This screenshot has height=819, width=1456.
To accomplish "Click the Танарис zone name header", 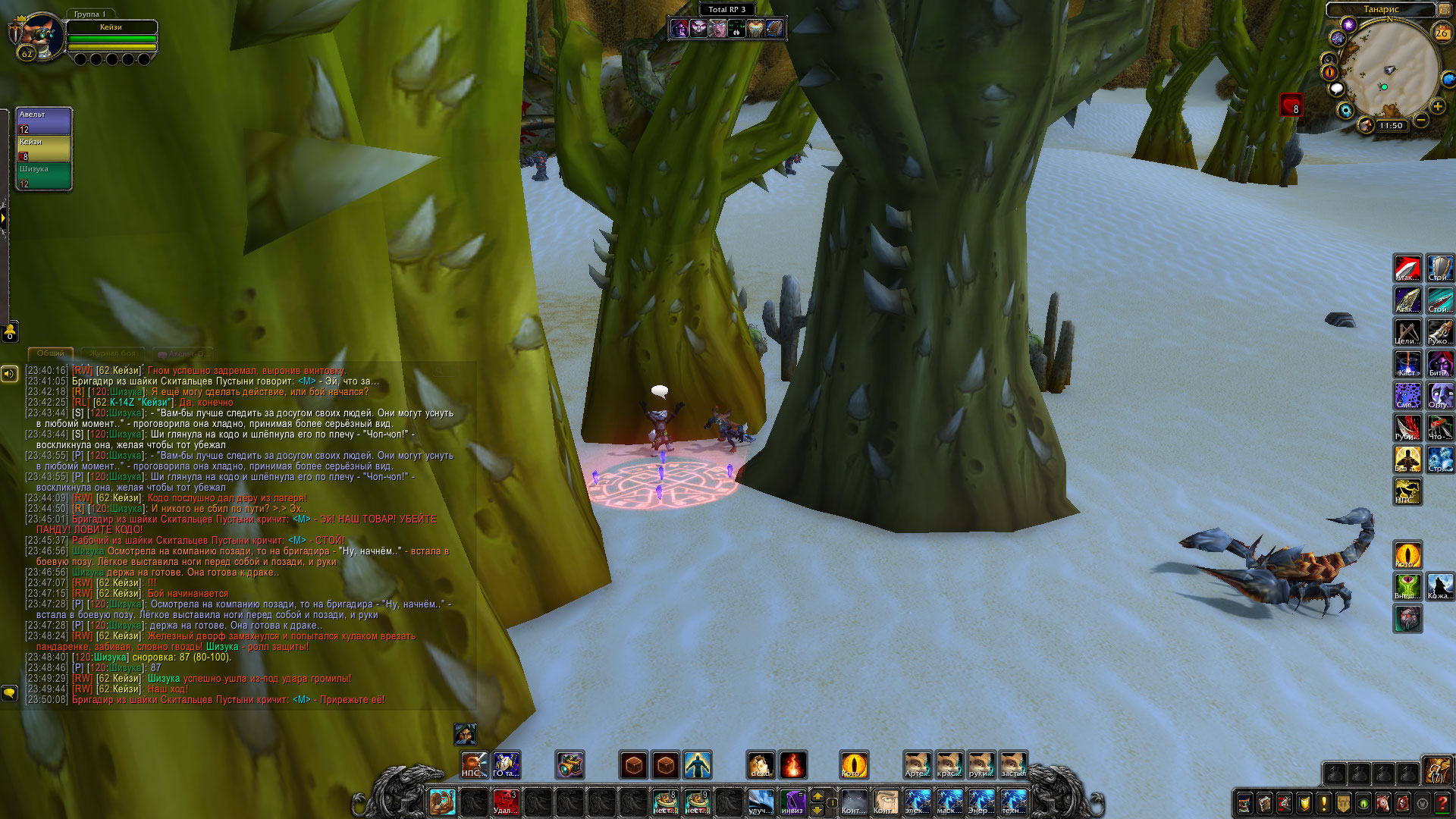I will coord(1381,9).
